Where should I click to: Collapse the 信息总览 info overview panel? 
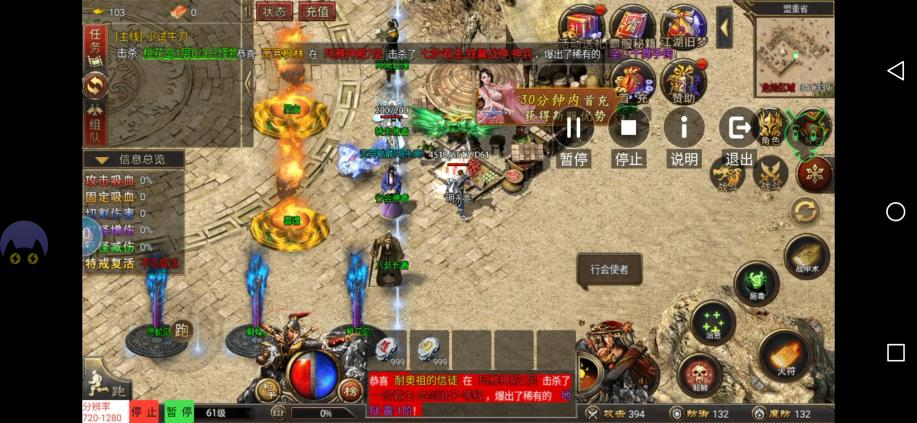click(x=101, y=159)
